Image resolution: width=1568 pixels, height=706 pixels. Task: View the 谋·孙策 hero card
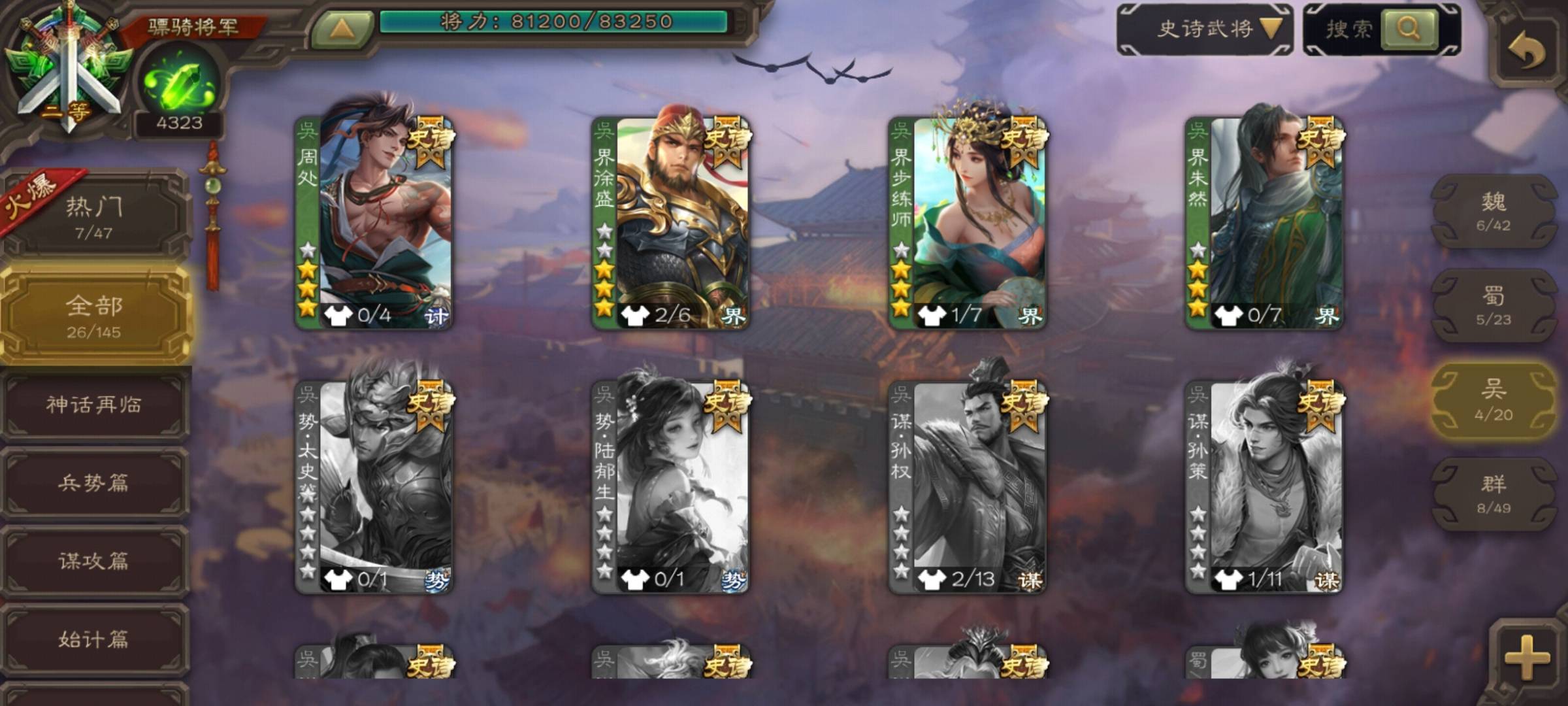pyautogui.click(x=1264, y=487)
